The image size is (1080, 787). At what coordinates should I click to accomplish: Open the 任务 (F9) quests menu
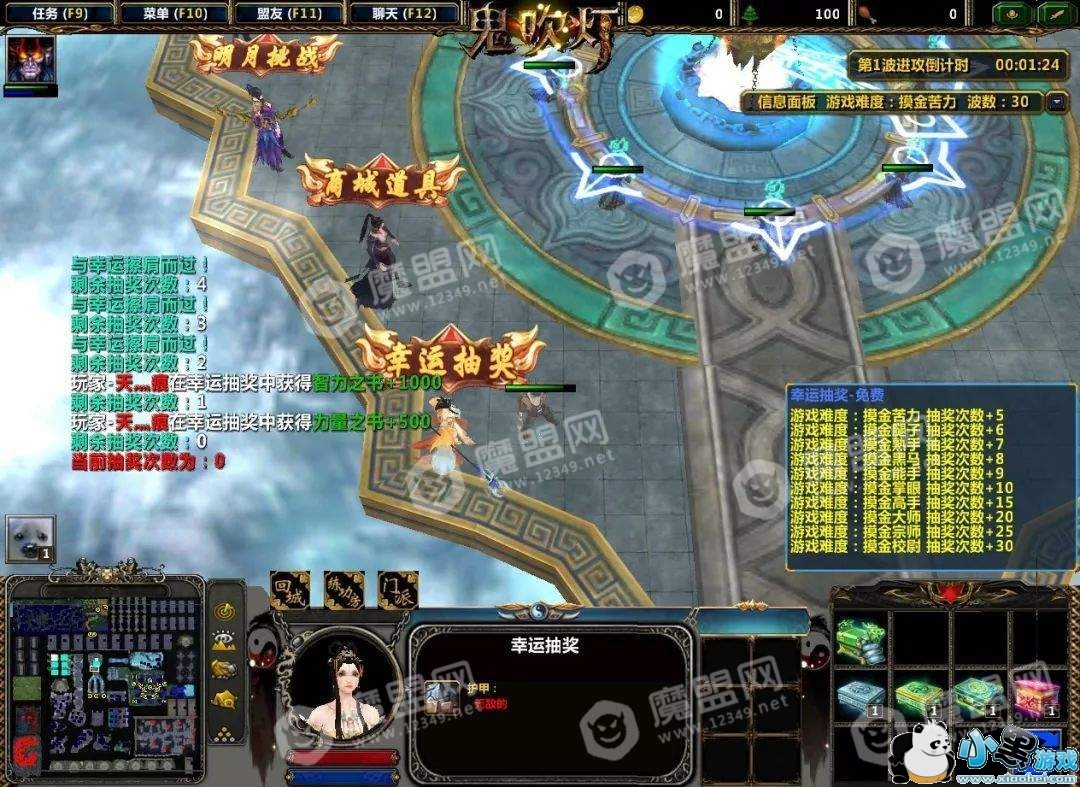[x=59, y=14]
